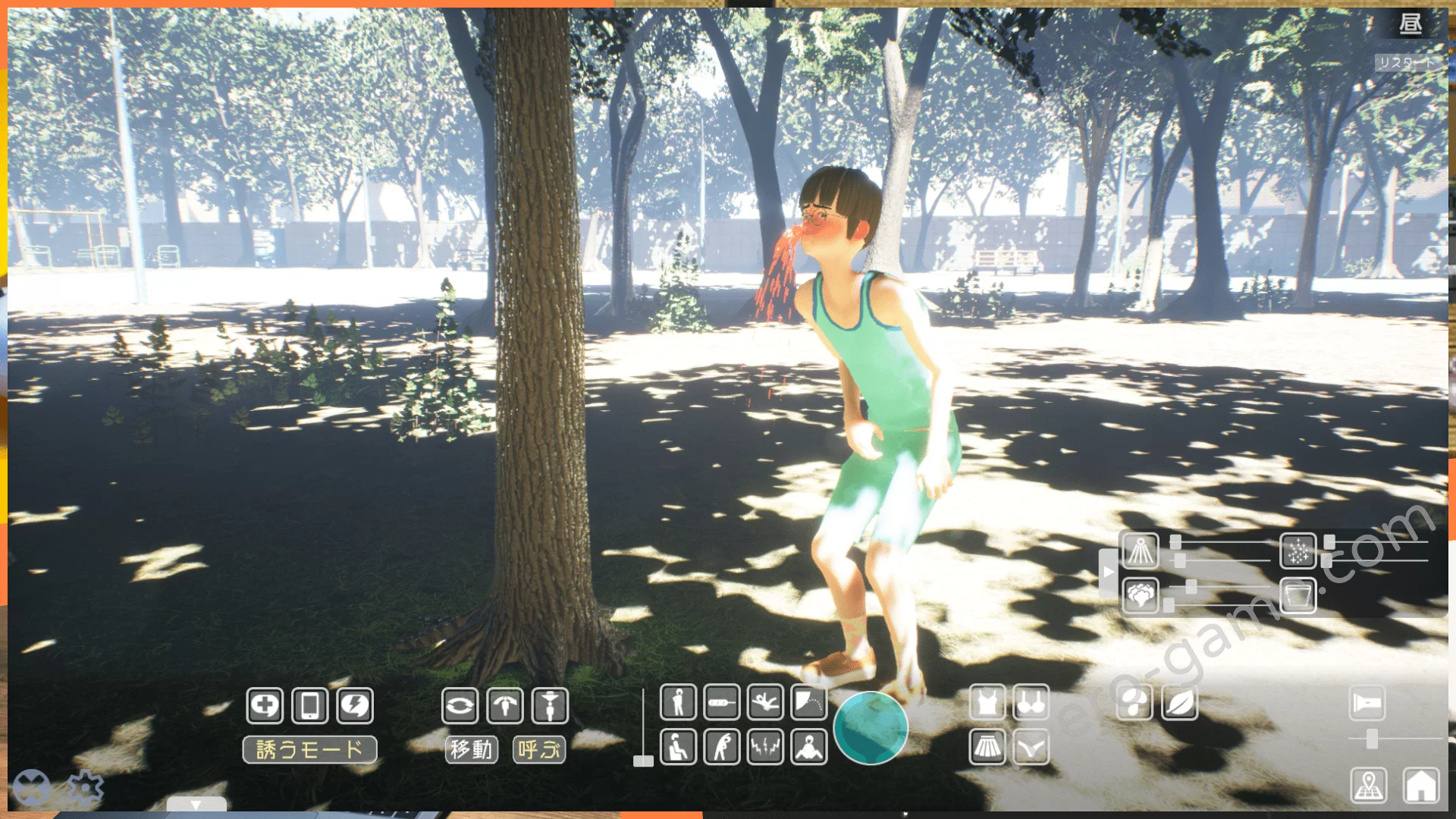The height and width of the screenshot is (819, 1456).
Task: Click the plus speech bubble icon
Action: click(x=265, y=706)
